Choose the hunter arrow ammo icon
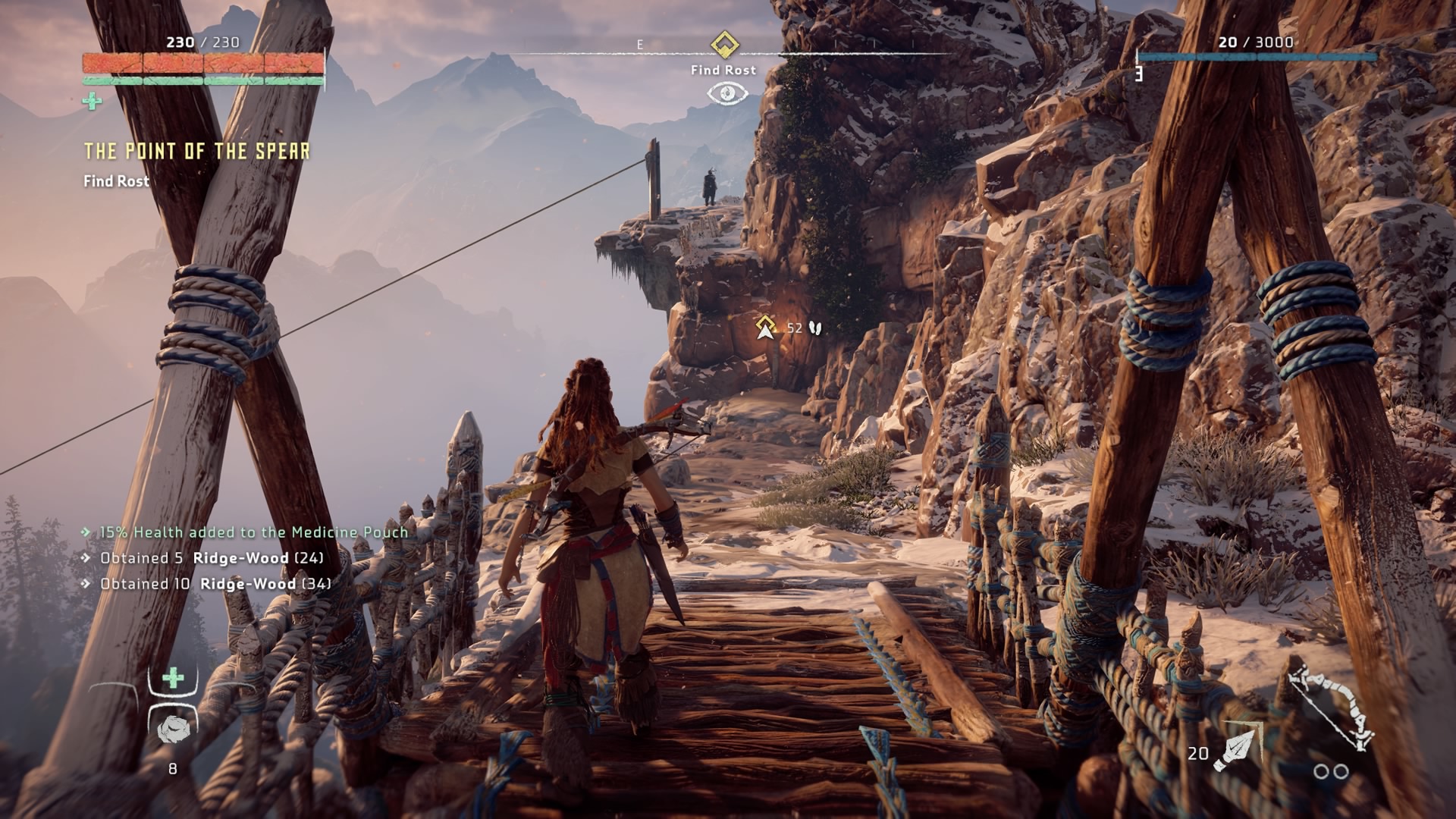1456x819 pixels. (1235, 750)
